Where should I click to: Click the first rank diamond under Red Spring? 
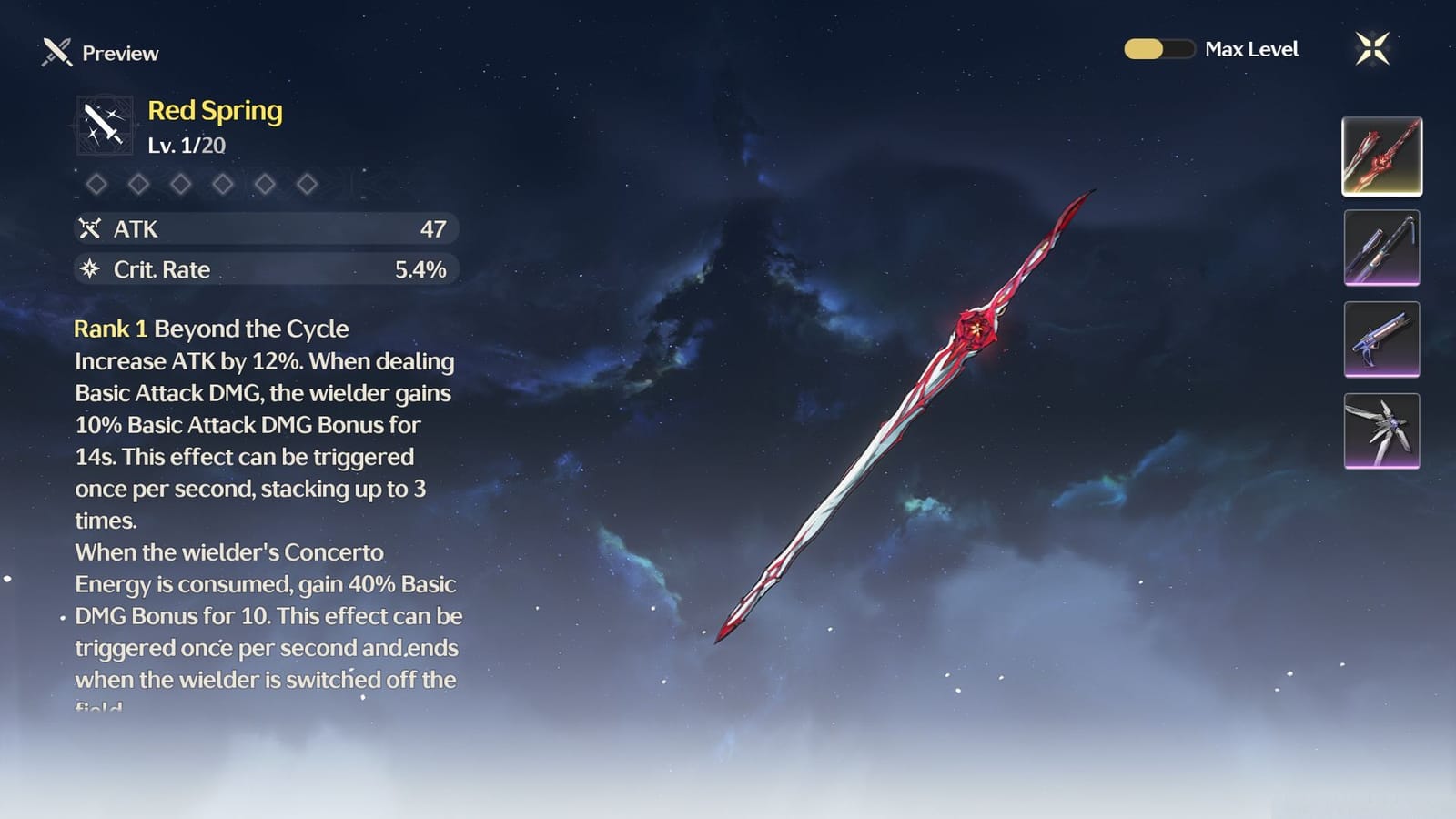[x=98, y=184]
